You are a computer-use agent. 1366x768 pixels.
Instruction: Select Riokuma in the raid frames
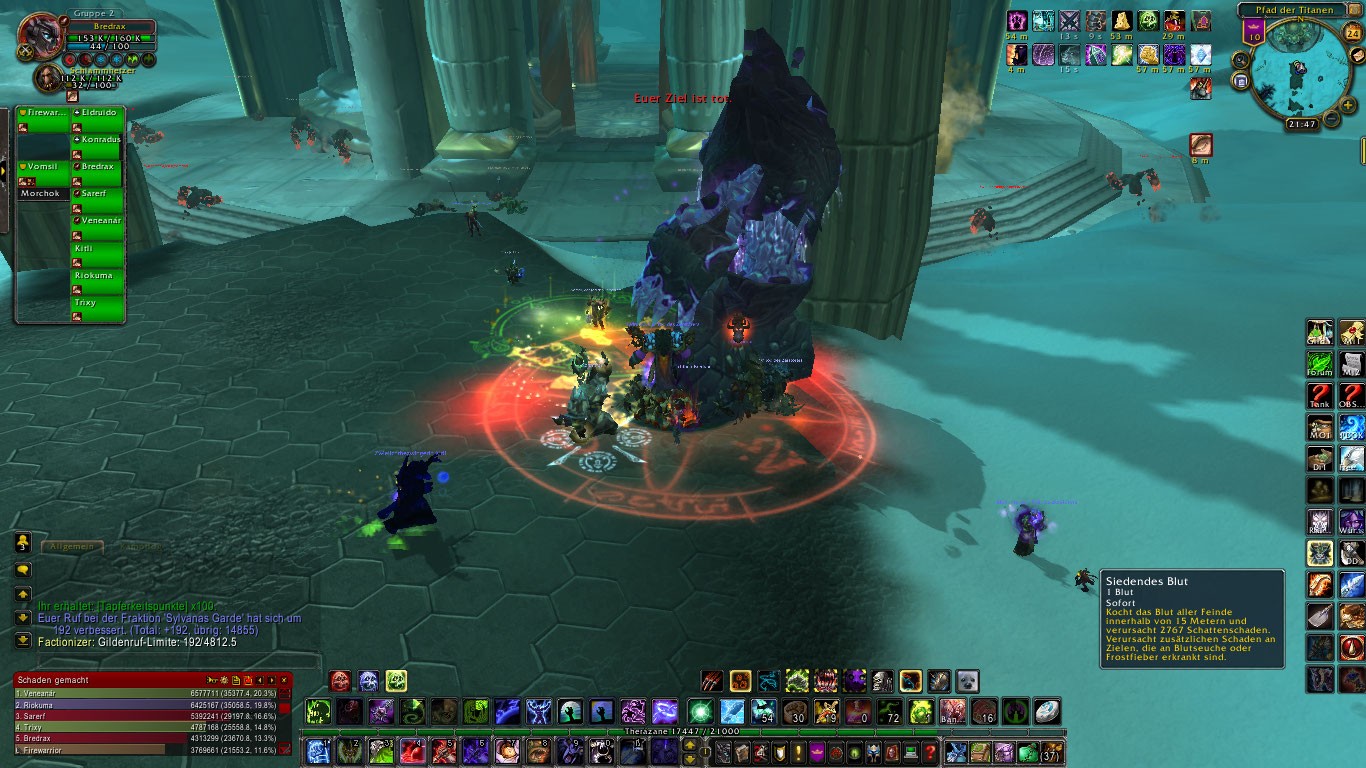(x=98, y=282)
